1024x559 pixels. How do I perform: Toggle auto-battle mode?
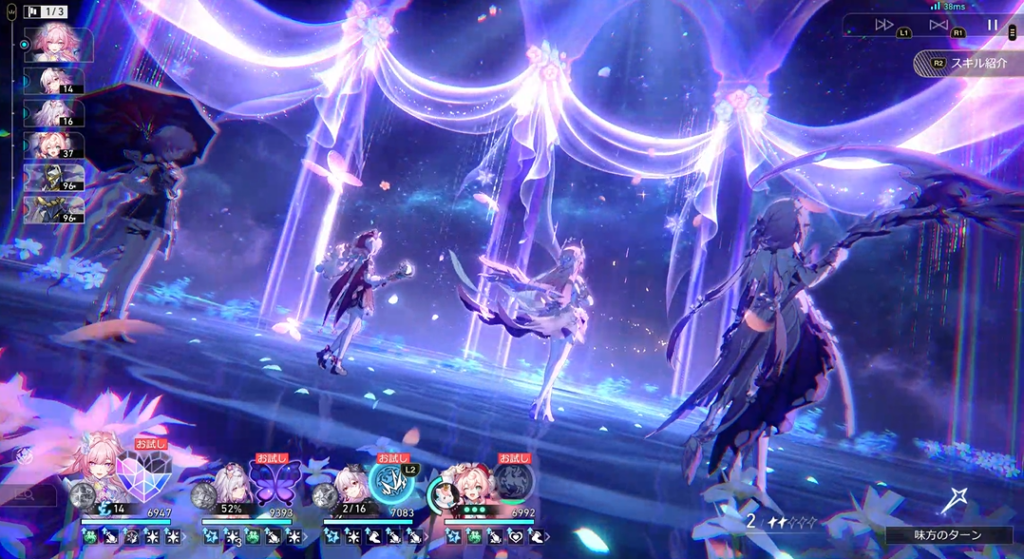point(938,25)
